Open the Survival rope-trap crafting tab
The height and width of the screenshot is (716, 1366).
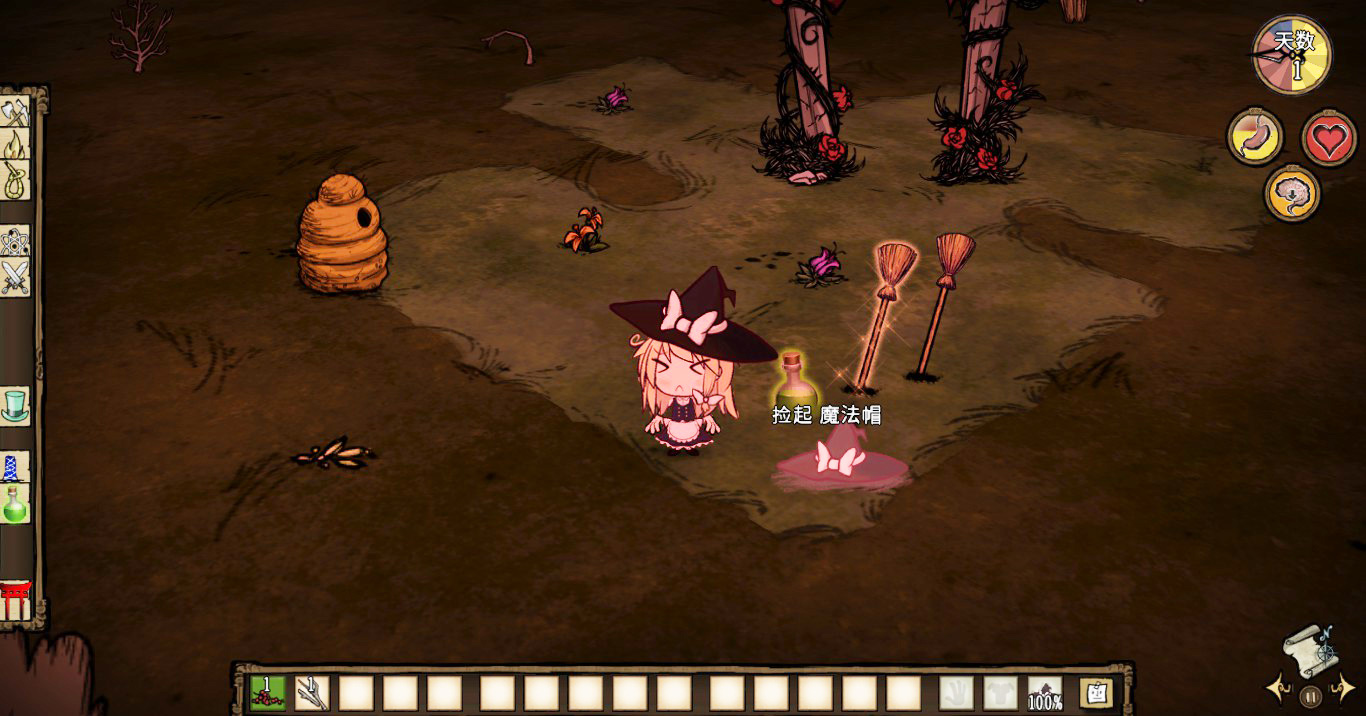[15, 181]
